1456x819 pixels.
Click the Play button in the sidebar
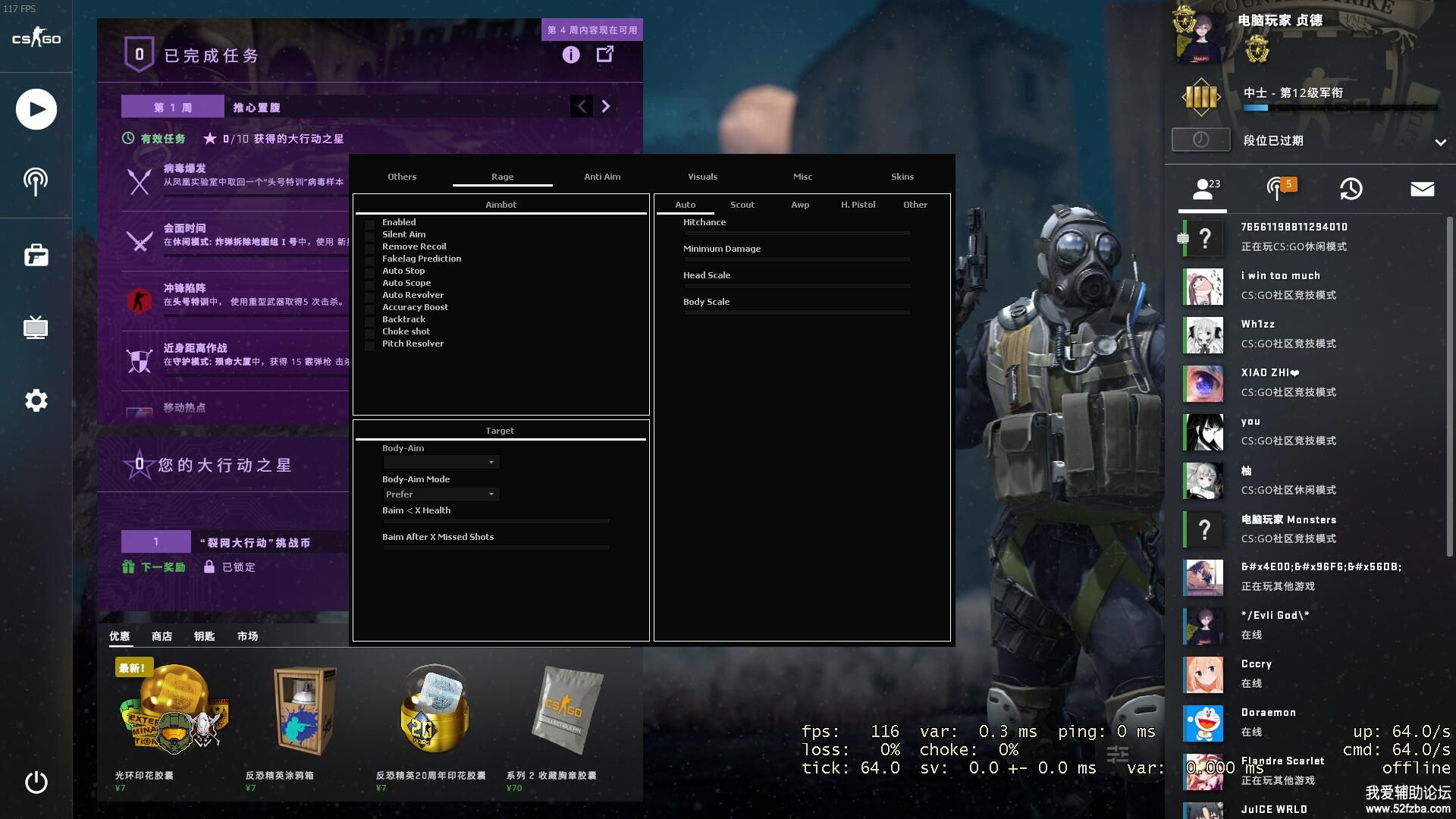pos(36,109)
